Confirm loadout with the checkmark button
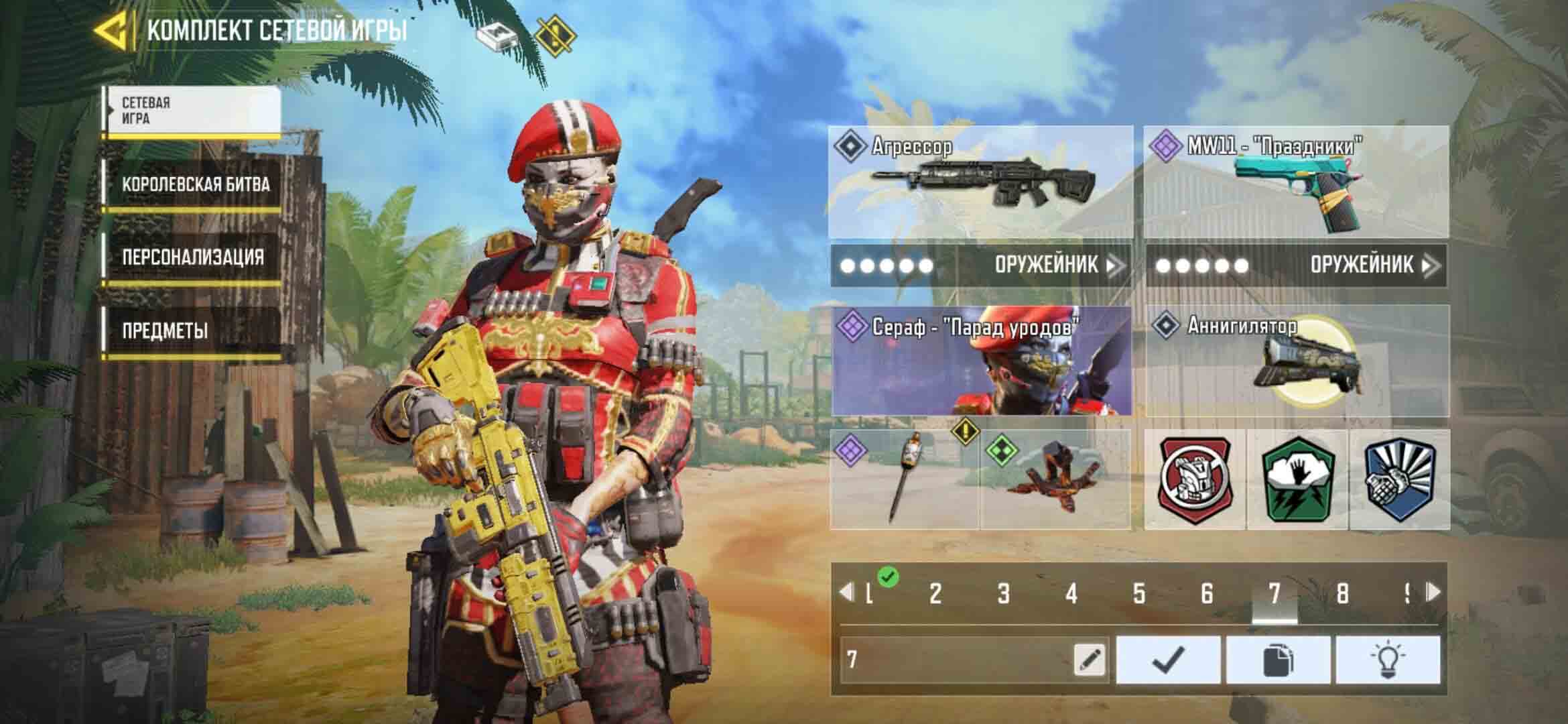Viewport: 1568px width, 724px height. point(1168,660)
